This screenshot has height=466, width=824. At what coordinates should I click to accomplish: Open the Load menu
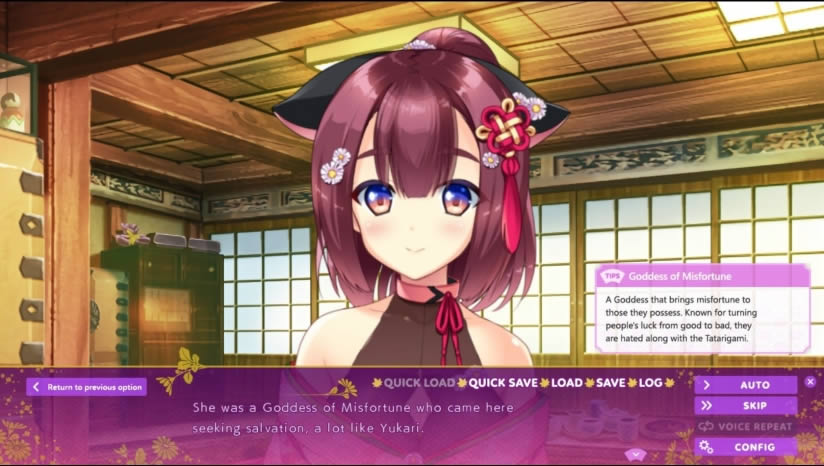pyautogui.click(x=566, y=383)
